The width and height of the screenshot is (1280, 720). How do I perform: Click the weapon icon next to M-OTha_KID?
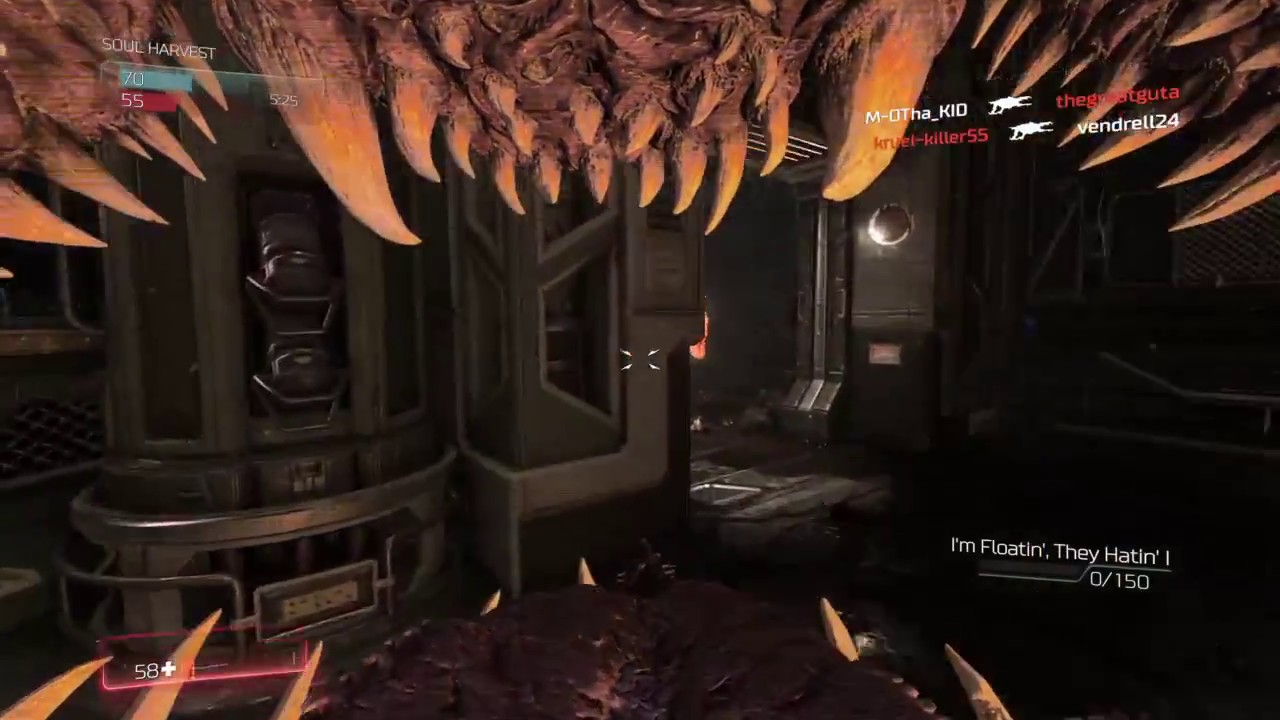[1011, 104]
